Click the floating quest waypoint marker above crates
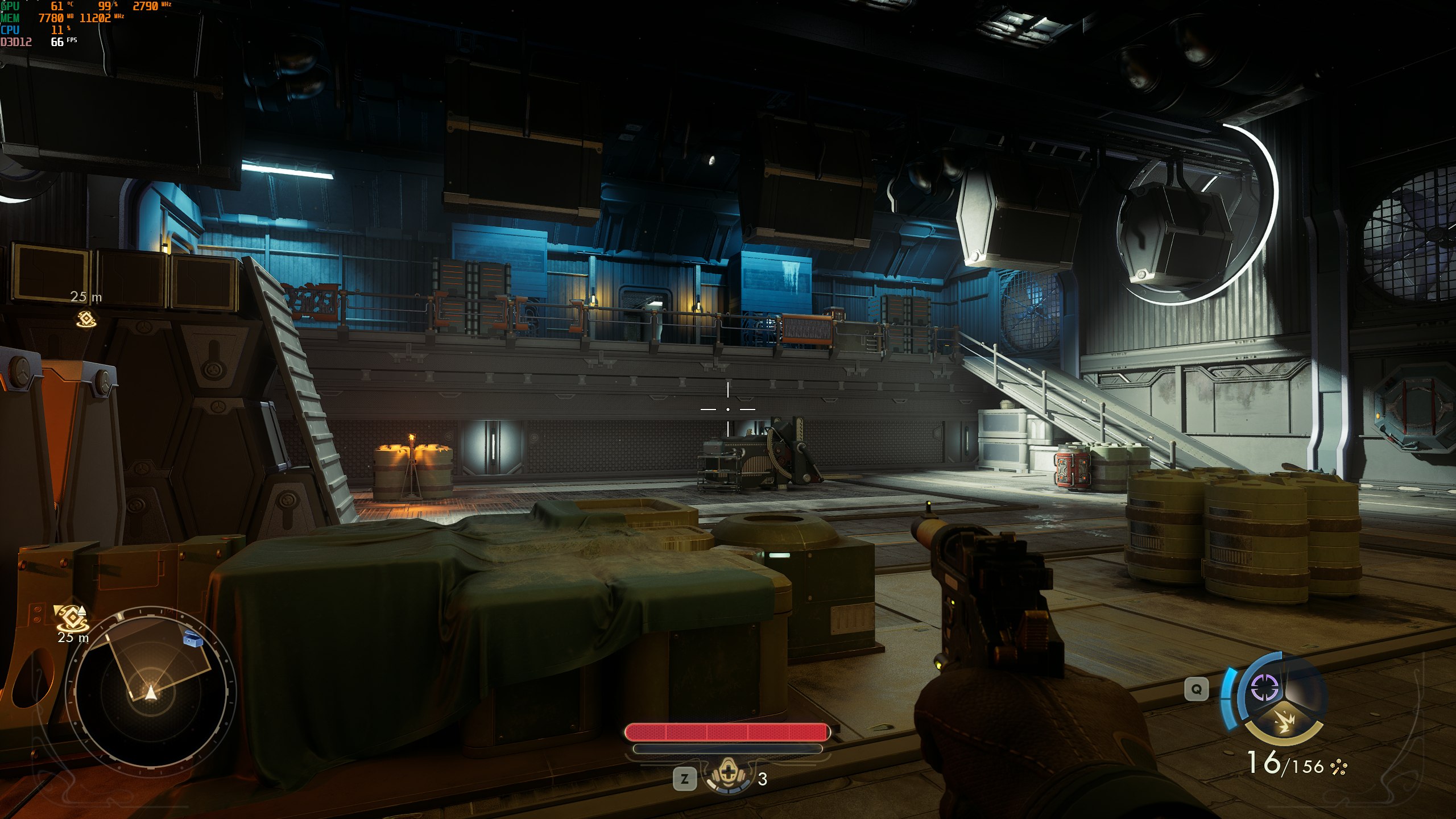The width and height of the screenshot is (1456, 819). 86,318
